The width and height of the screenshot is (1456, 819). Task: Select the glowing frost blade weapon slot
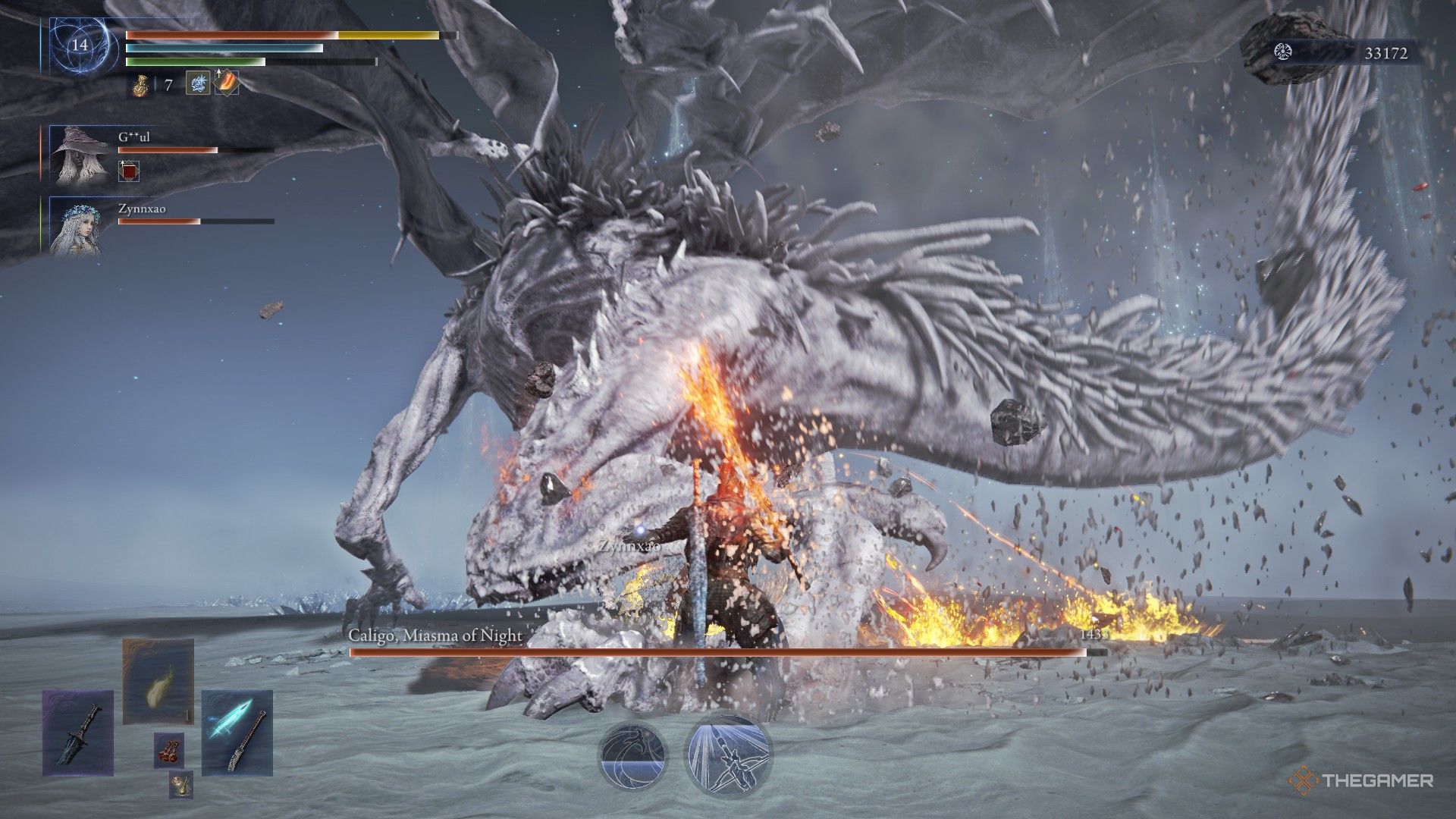coord(236,733)
